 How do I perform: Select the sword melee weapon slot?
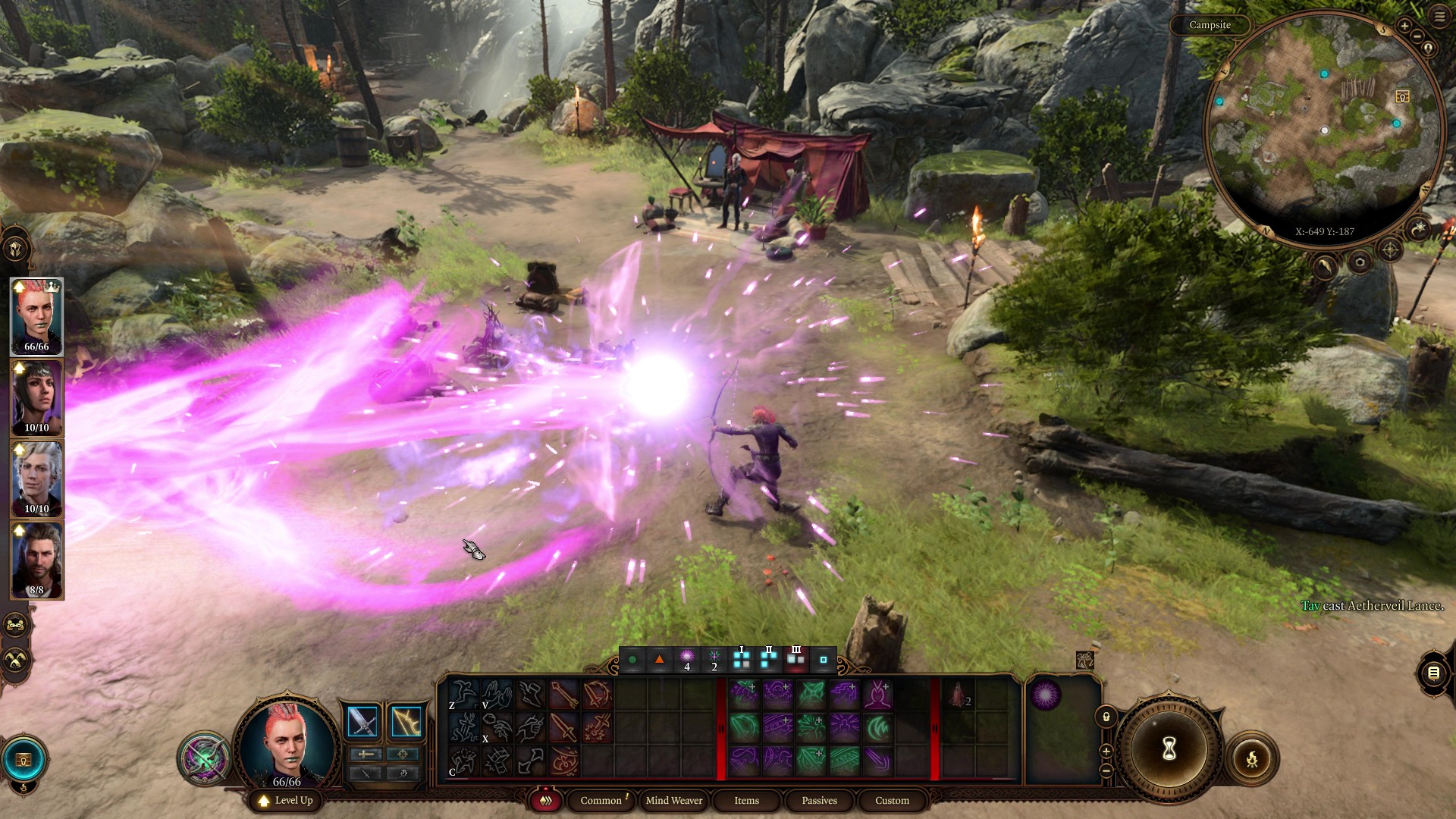pos(362,721)
